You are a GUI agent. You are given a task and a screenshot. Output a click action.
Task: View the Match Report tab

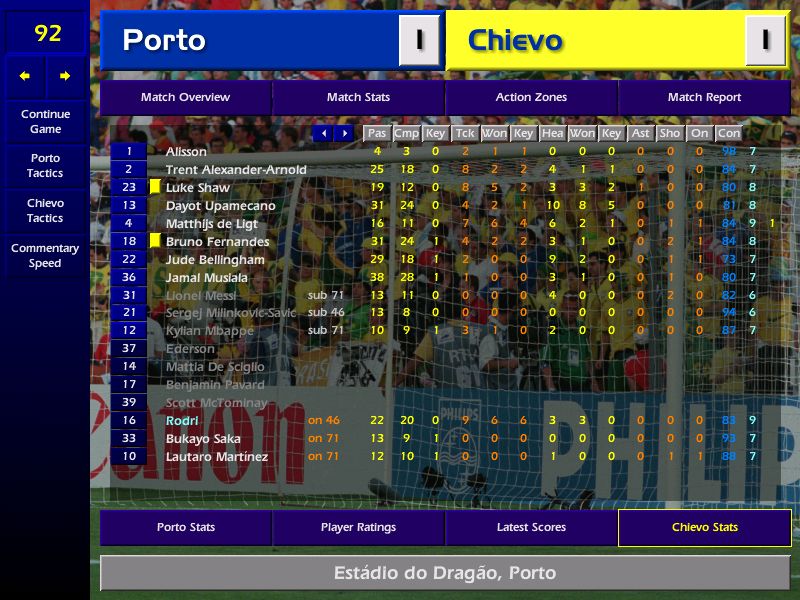point(704,97)
